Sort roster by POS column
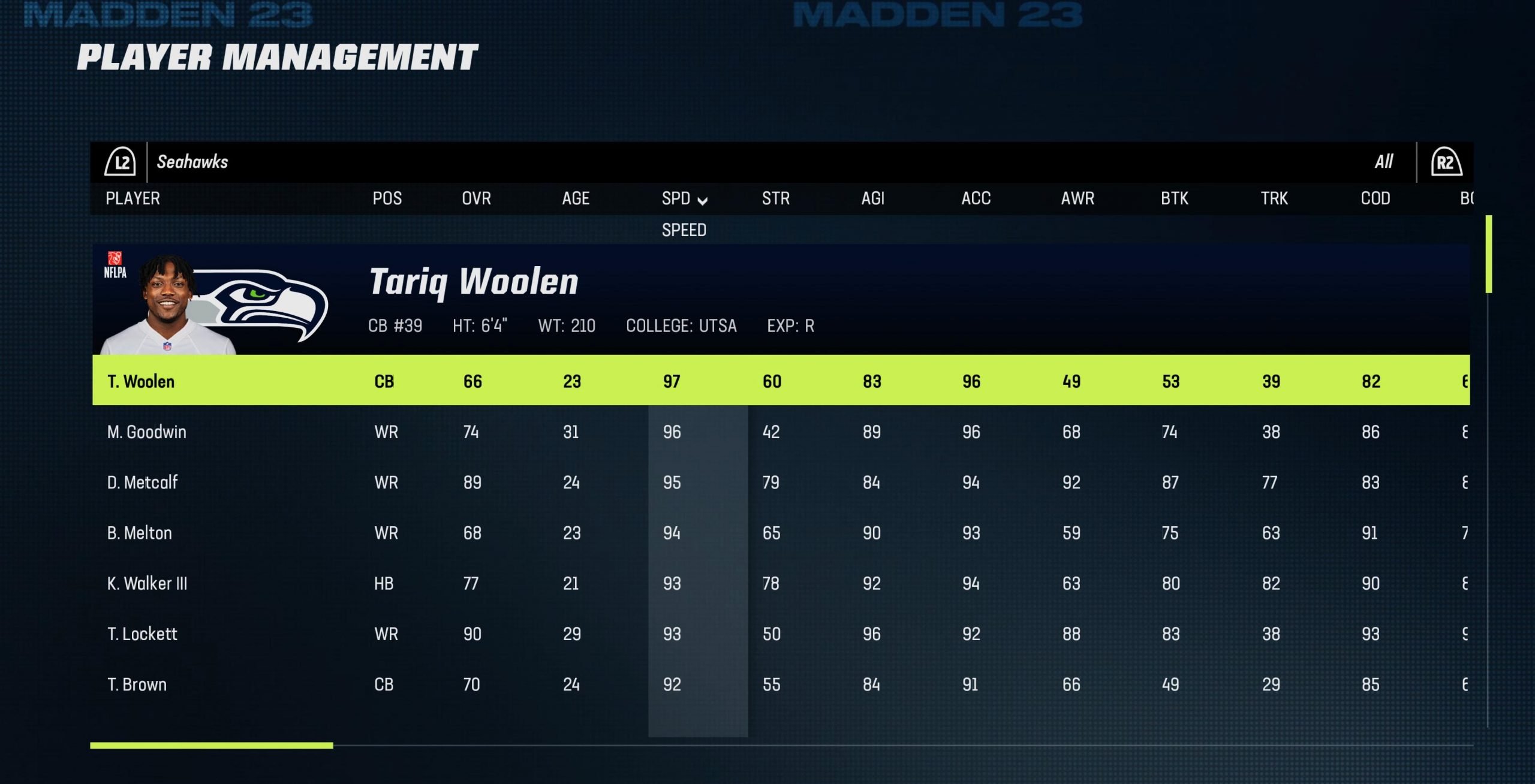The image size is (1535, 784). [387, 198]
